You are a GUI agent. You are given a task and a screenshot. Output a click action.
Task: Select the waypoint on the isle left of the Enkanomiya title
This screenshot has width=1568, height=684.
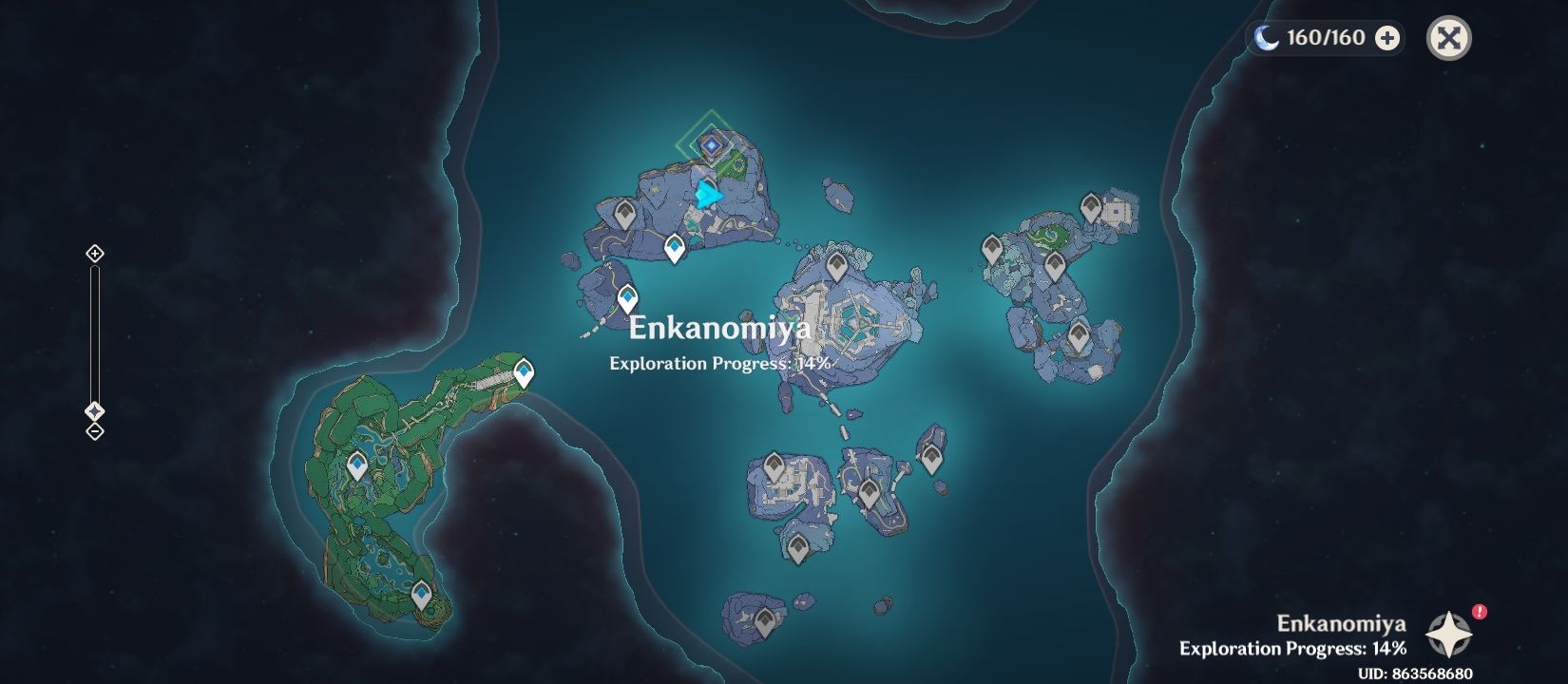click(x=626, y=297)
